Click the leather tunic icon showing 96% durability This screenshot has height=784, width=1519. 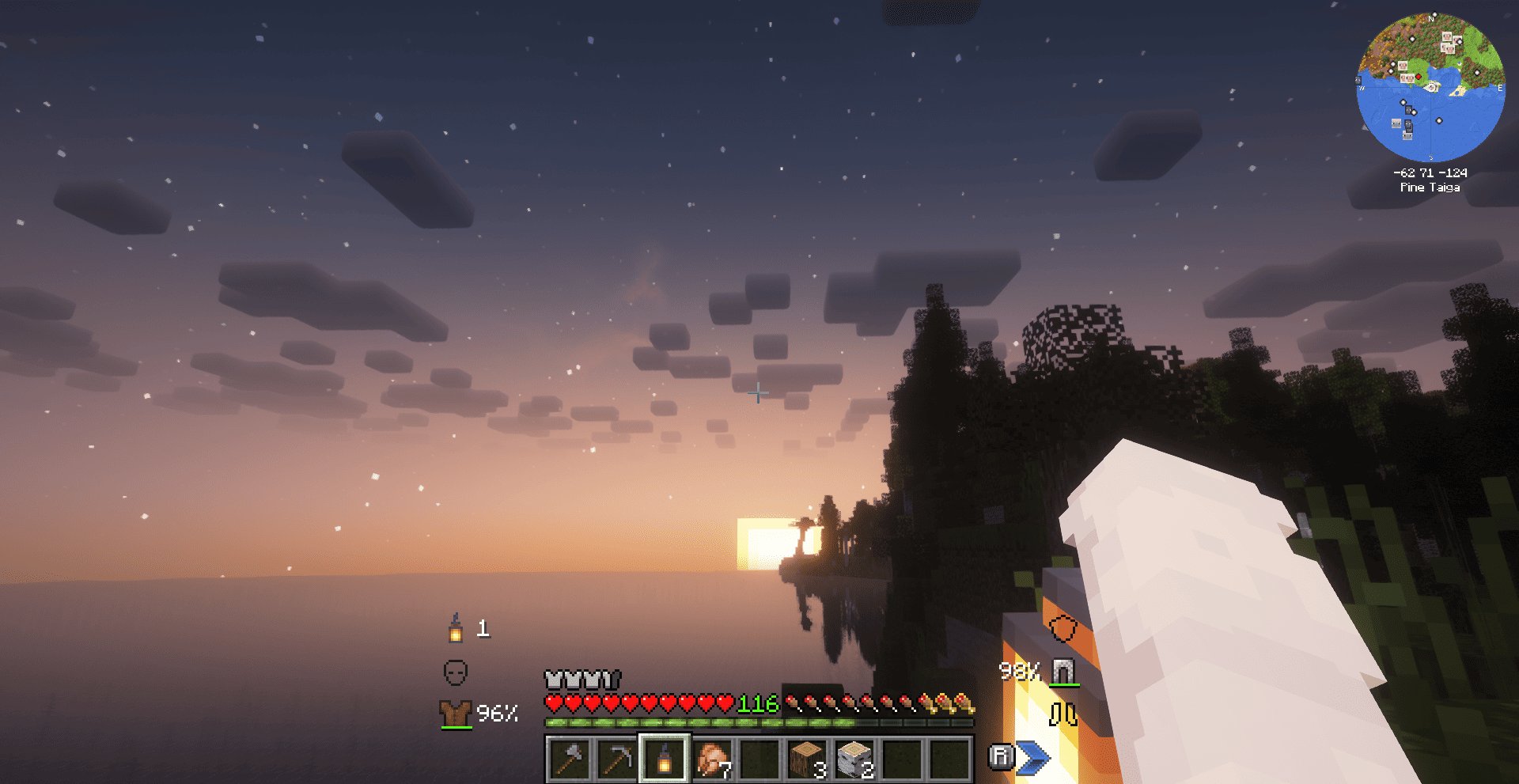pos(457,713)
